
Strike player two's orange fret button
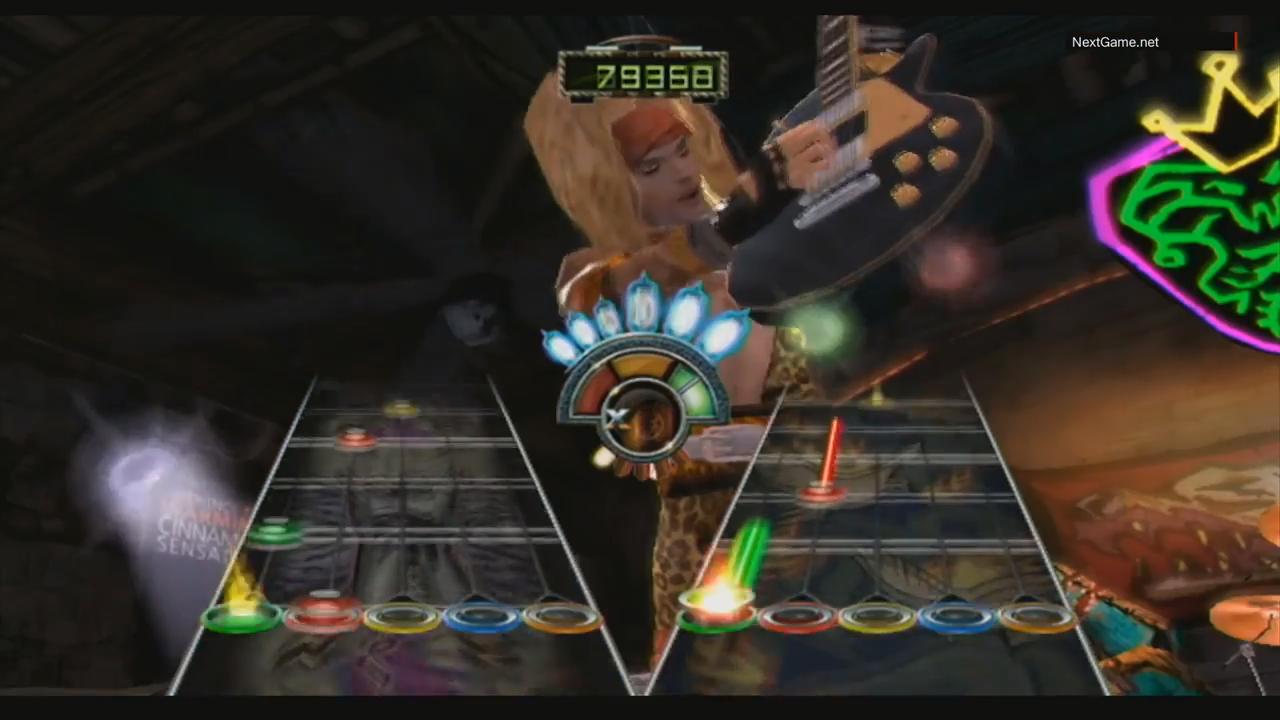(1037, 617)
